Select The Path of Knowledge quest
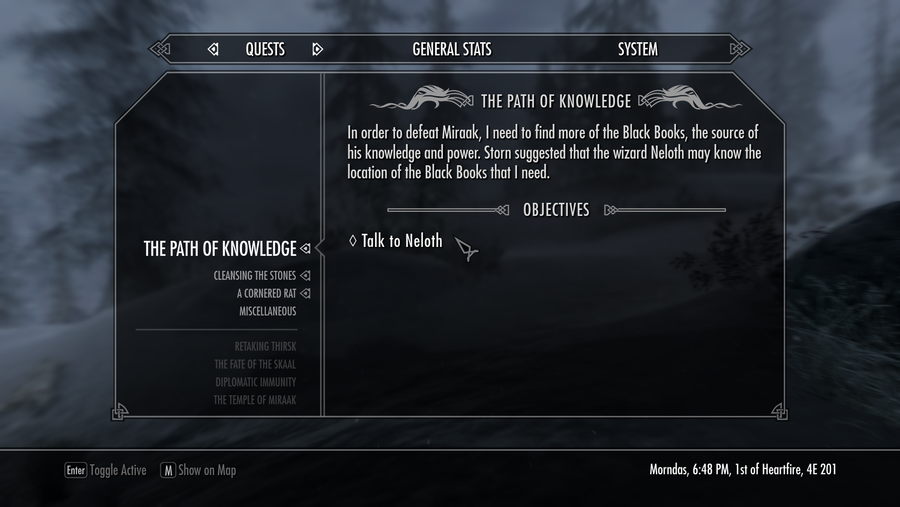The width and height of the screenshot is (900, 507). coord(220,249)
